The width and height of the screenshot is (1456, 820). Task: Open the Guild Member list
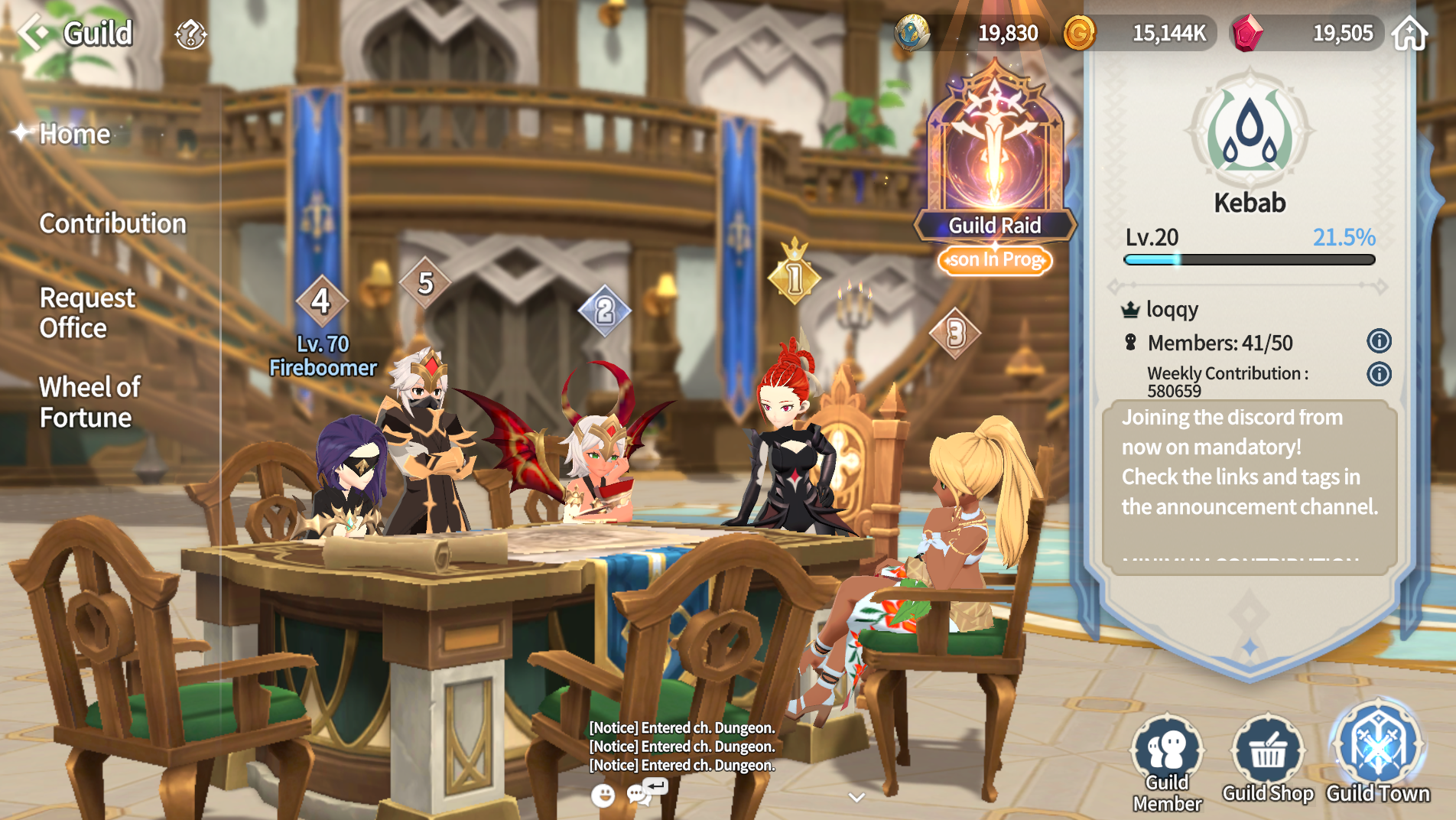(1167, 761)
